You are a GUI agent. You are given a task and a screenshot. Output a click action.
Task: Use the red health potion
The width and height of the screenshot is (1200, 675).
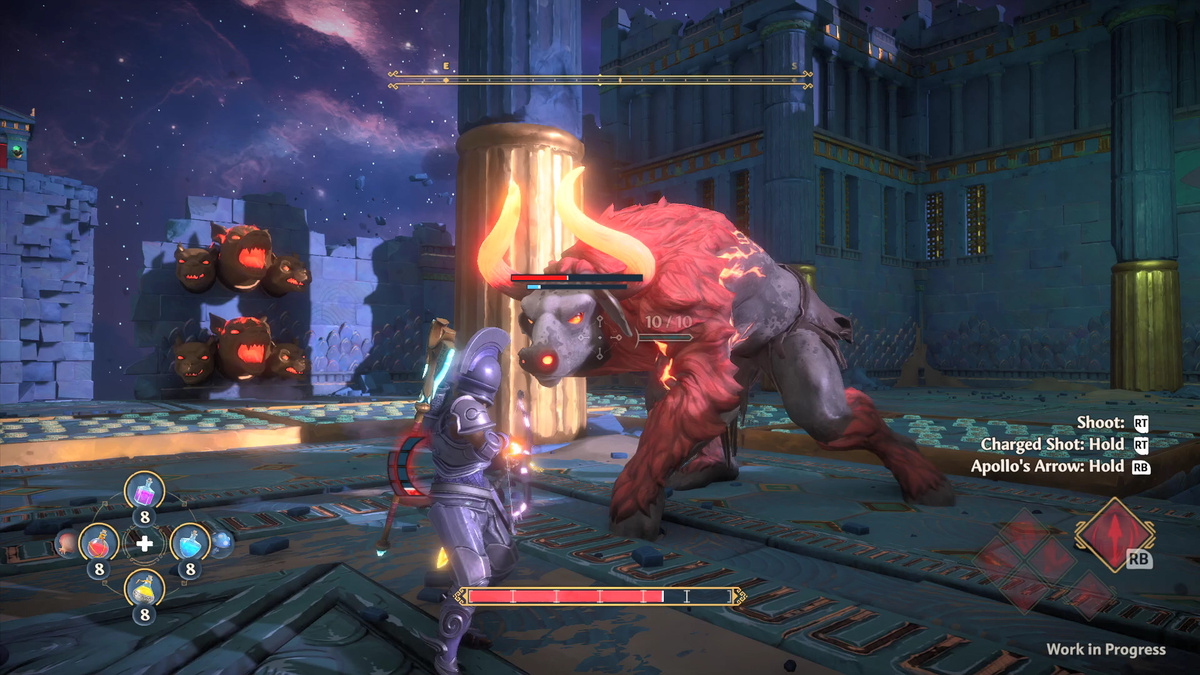pos(98,543)
